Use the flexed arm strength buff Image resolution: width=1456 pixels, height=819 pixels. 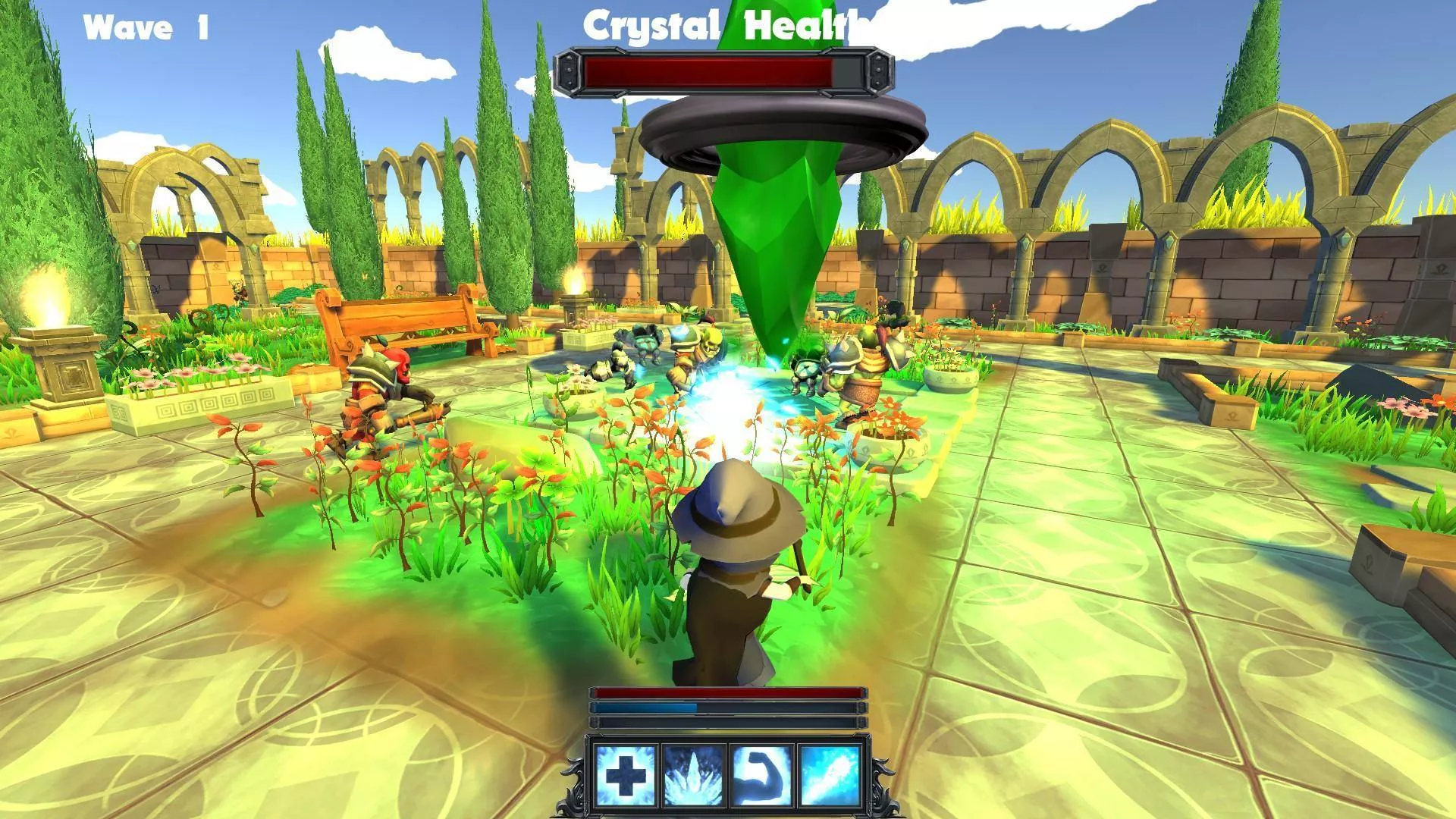761,774
